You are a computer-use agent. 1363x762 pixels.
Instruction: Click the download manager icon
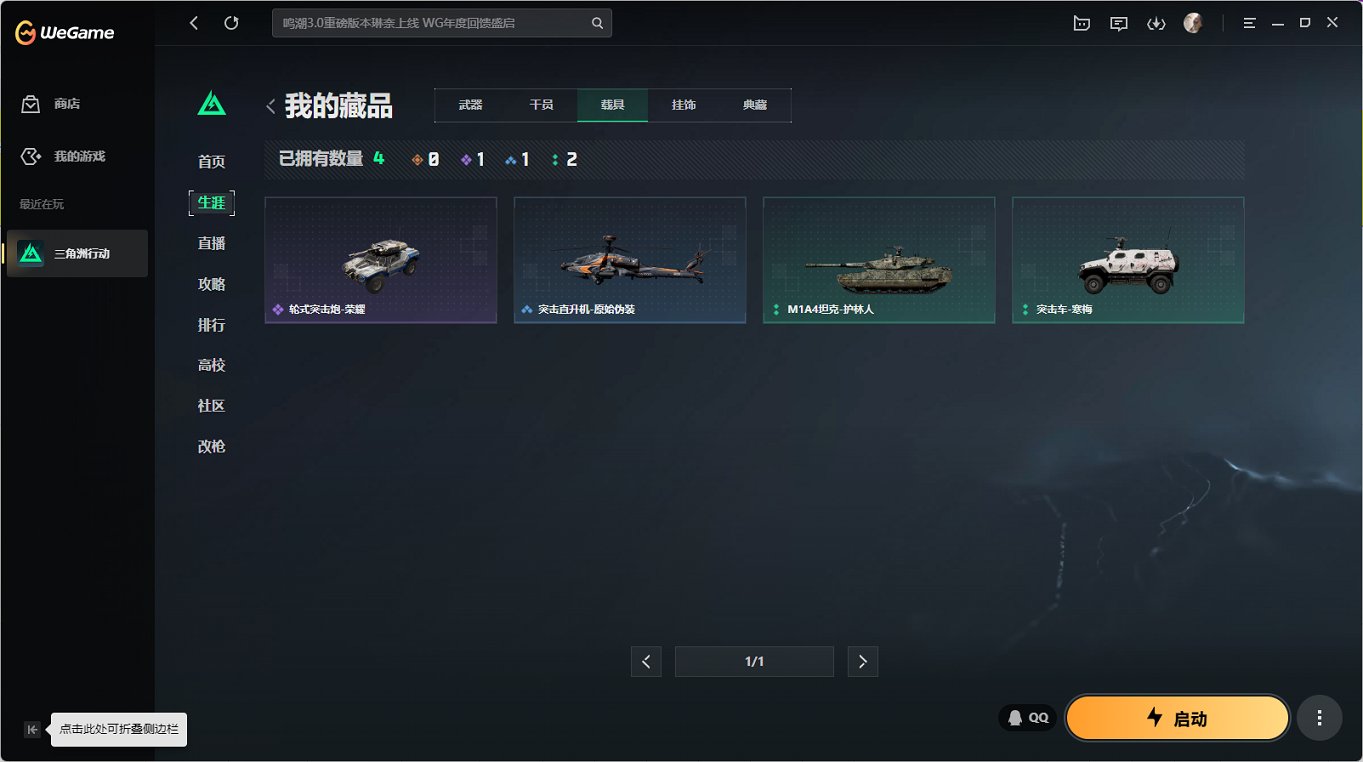tap(1156, 22)
